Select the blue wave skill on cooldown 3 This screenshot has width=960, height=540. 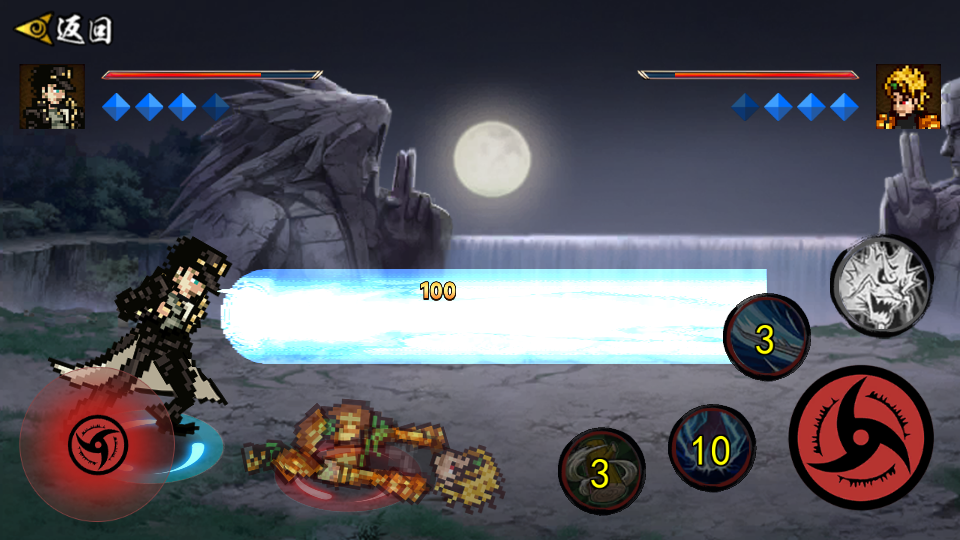(766, 337)
